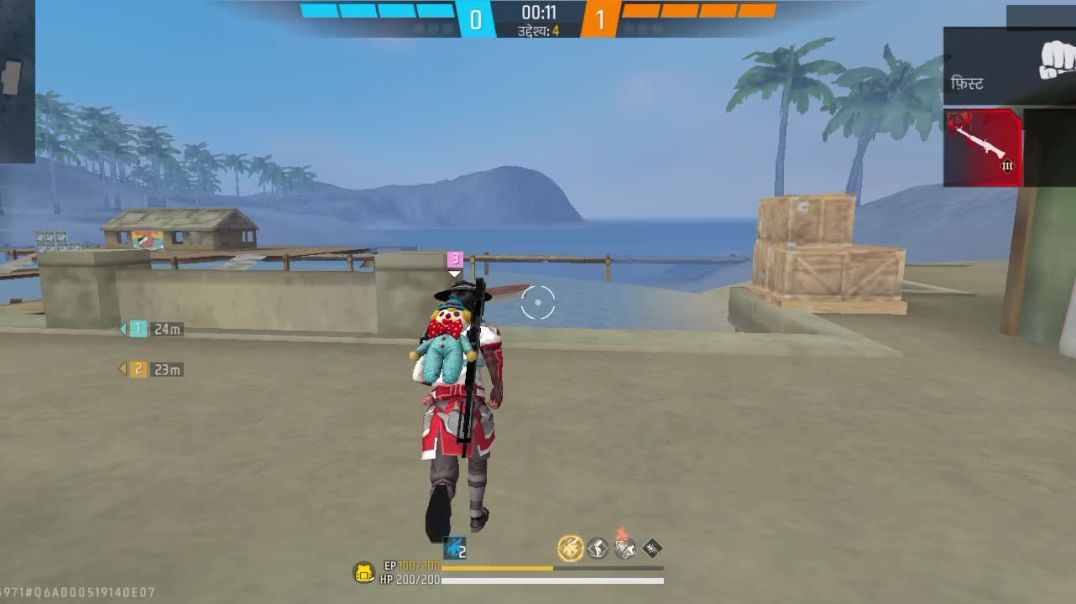Select teammate 1 marker showing 24m
The width and height of the screenshot is (1076, 604).
point(139,329)
